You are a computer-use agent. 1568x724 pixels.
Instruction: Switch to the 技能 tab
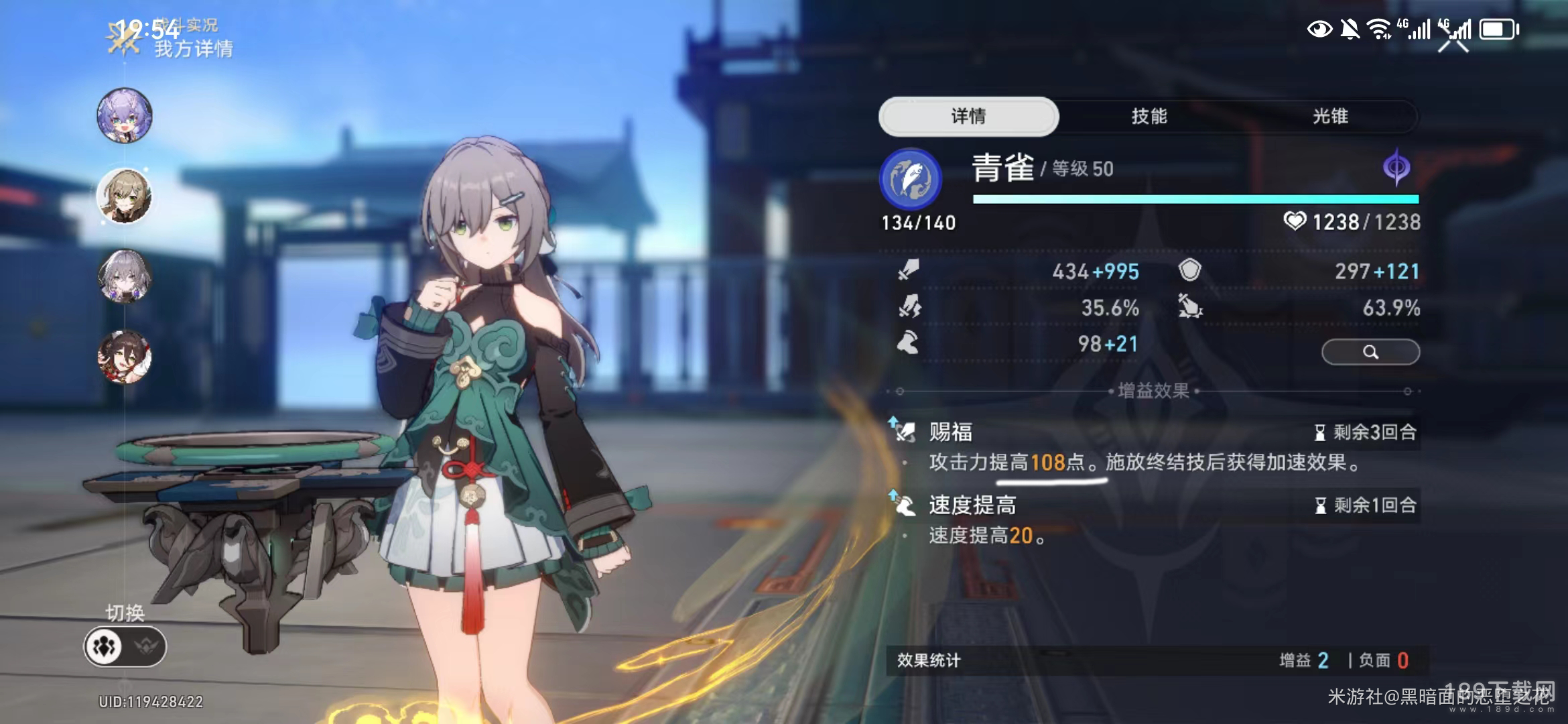pos(1149,117)
